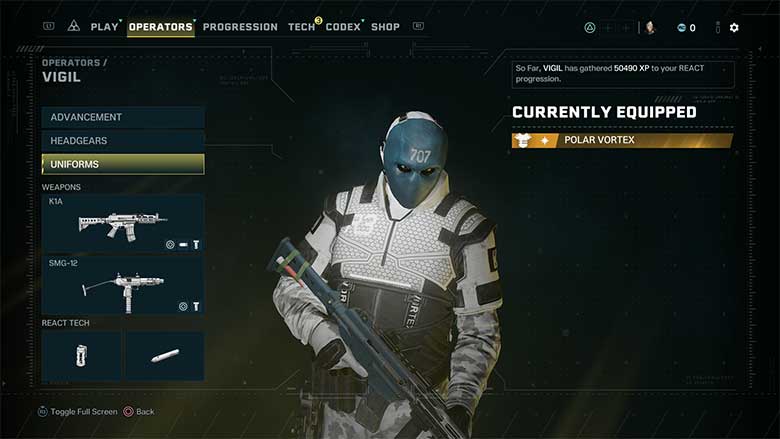This screenshot has width=780, height=439.
Task: Open the injector React Tech slot
Action: [164, 356]
